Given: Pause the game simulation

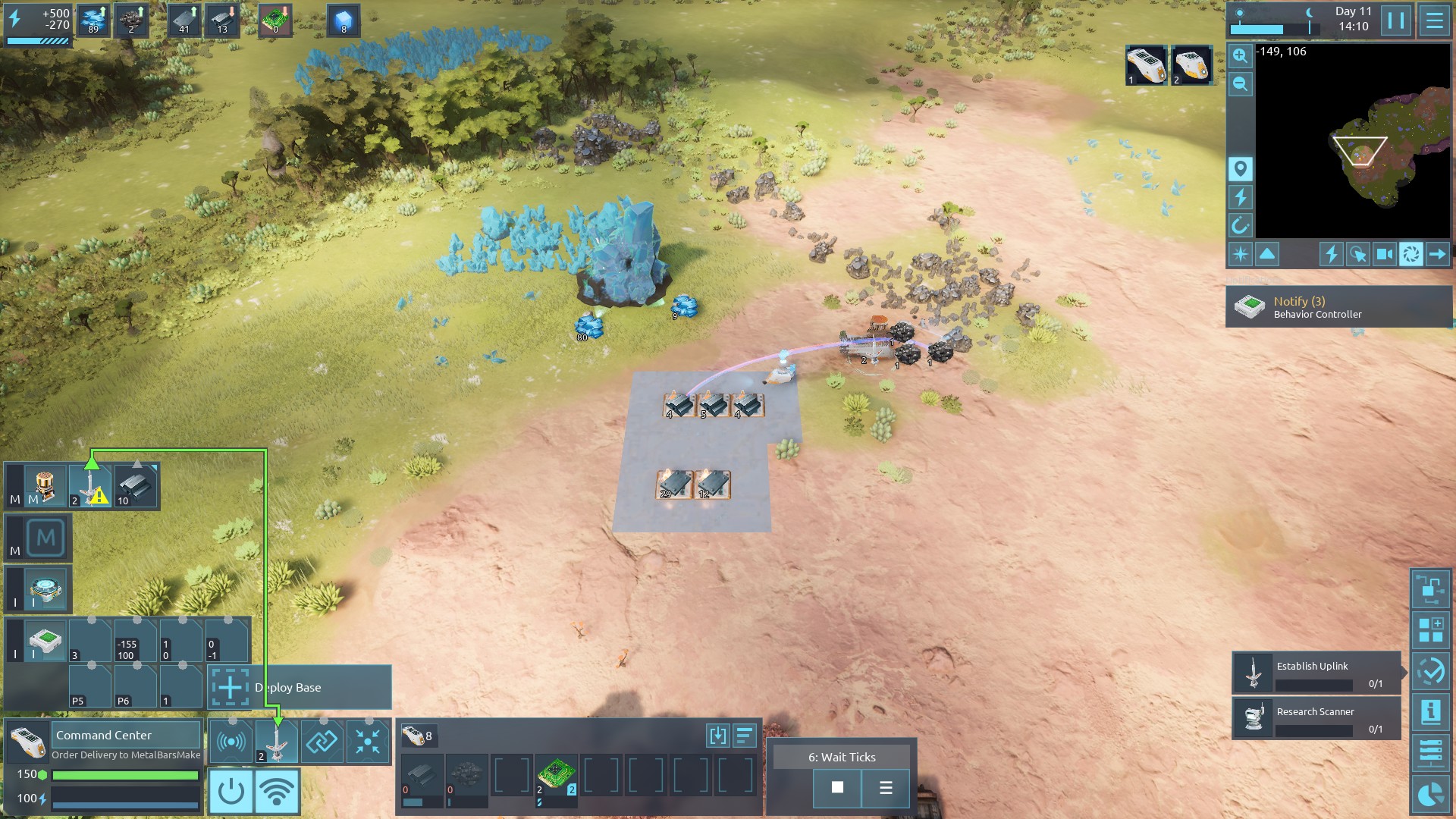Looking at the screenshot, I should (1396, 20).
